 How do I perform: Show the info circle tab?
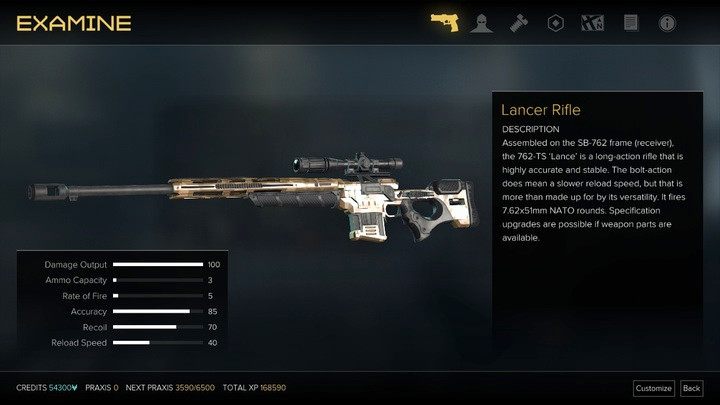[x=667, y=22]
